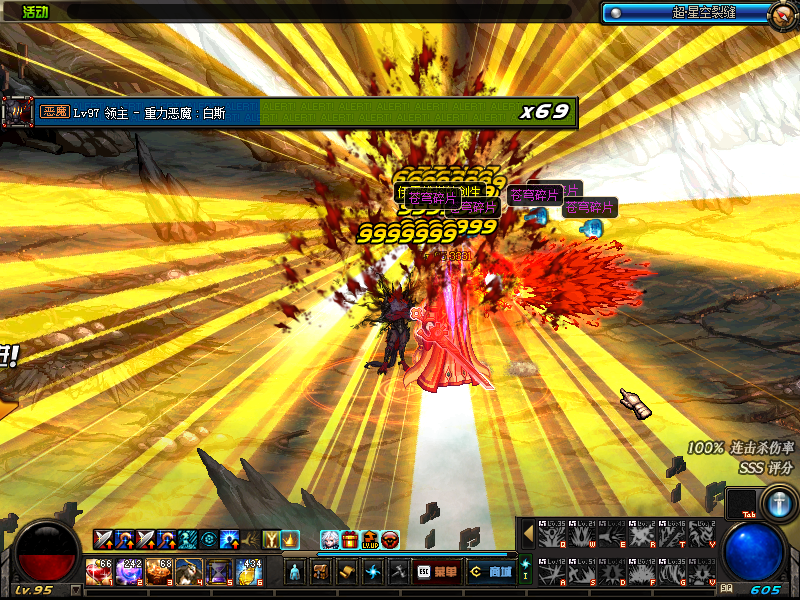Viewport: 800px width, 600px height.
Task: Click the 超·星空裂缝 dungeon name banner
Action: point(692,13)
